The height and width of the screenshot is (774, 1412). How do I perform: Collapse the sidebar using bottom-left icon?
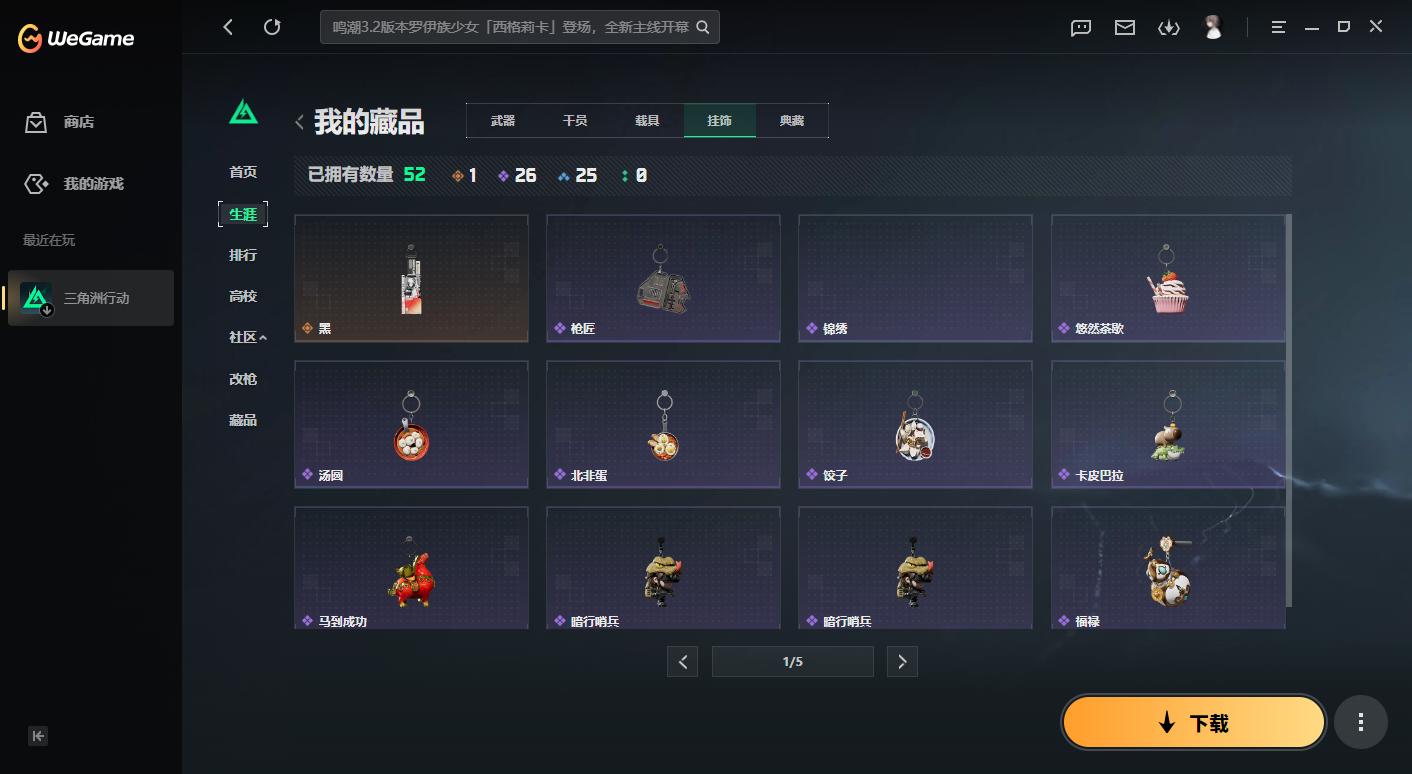coord(38,735)
